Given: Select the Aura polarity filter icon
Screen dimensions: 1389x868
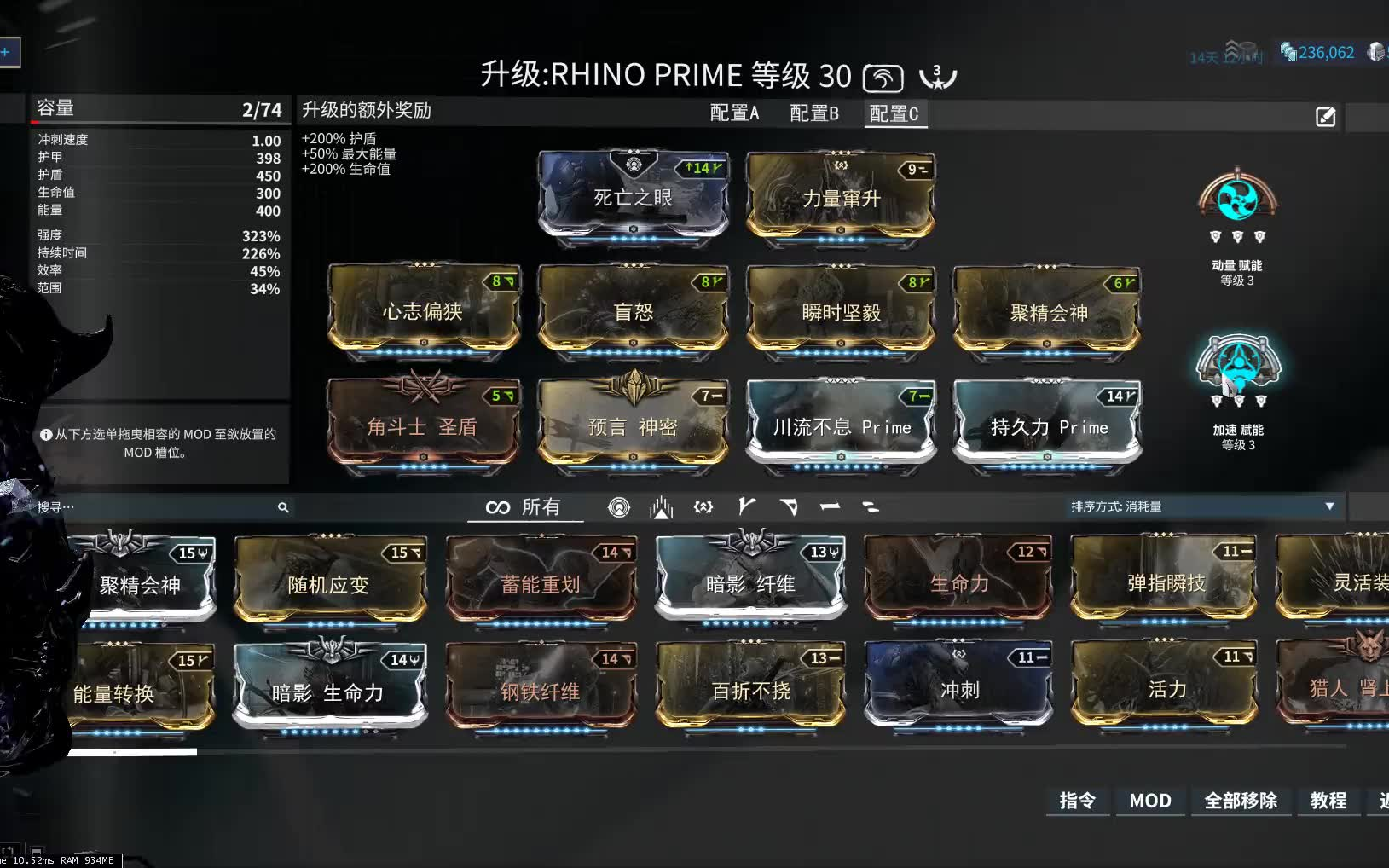Looking at the screenshot, I should tap(620, 506).
